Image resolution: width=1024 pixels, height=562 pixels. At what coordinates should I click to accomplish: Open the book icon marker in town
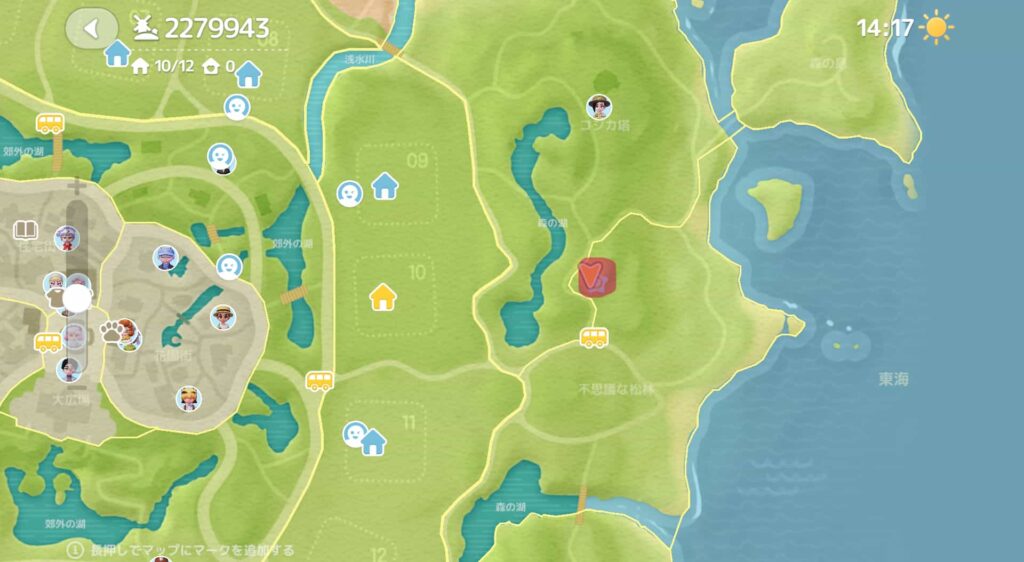tap(26, 231)
